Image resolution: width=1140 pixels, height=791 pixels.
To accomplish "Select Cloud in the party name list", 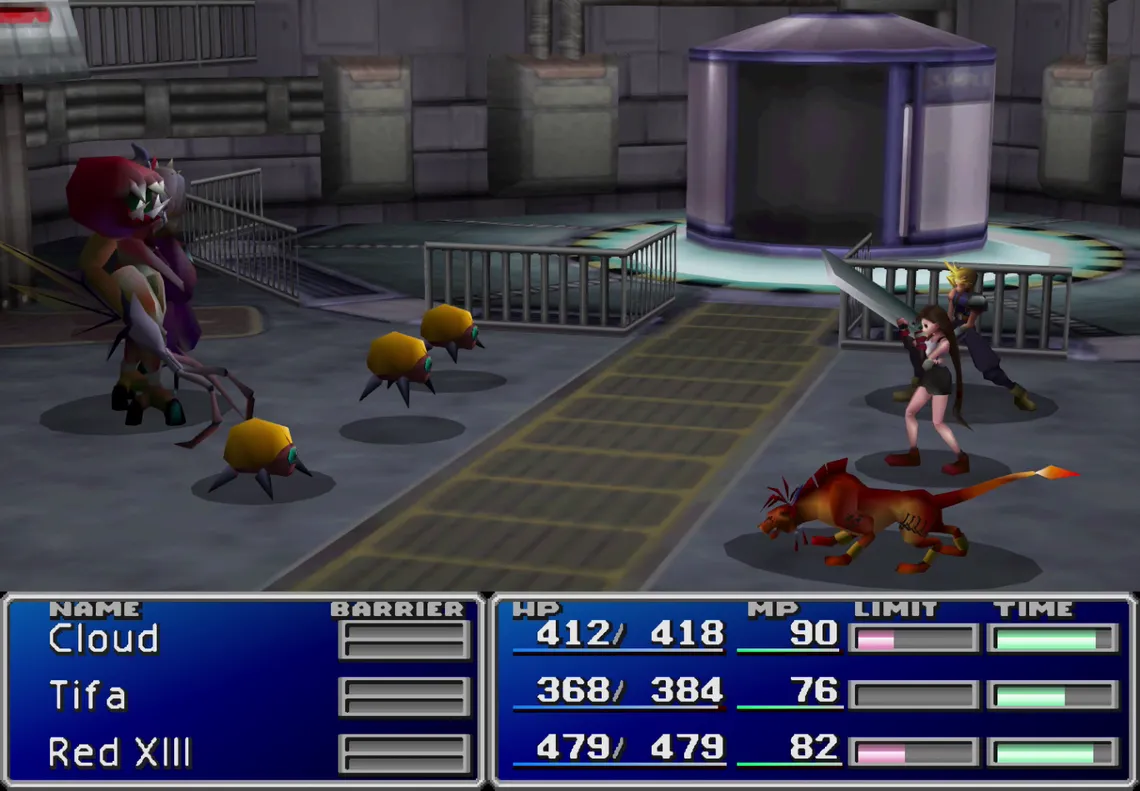I will tap(104, 639).
